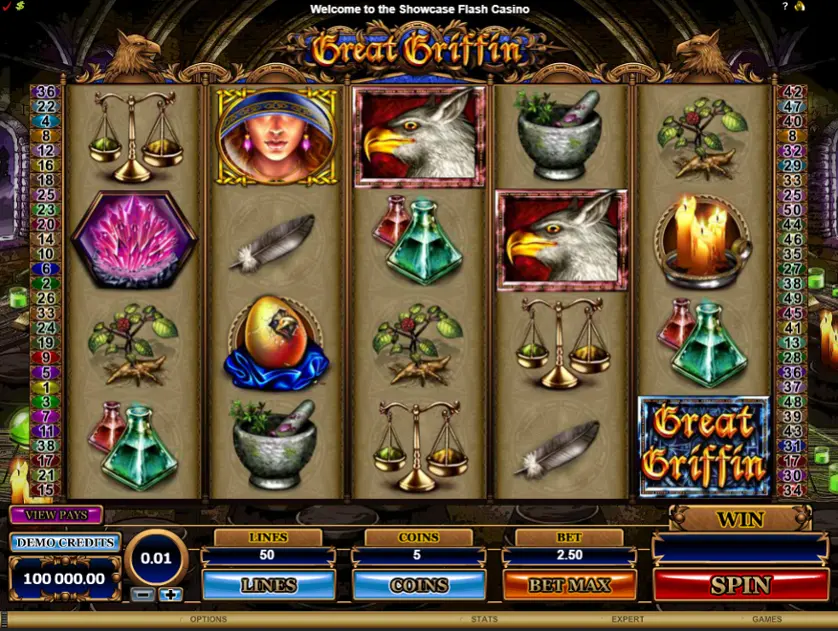Increase coin size with the plus button
This screenshot has height=631, width=838.
point(171,594)
